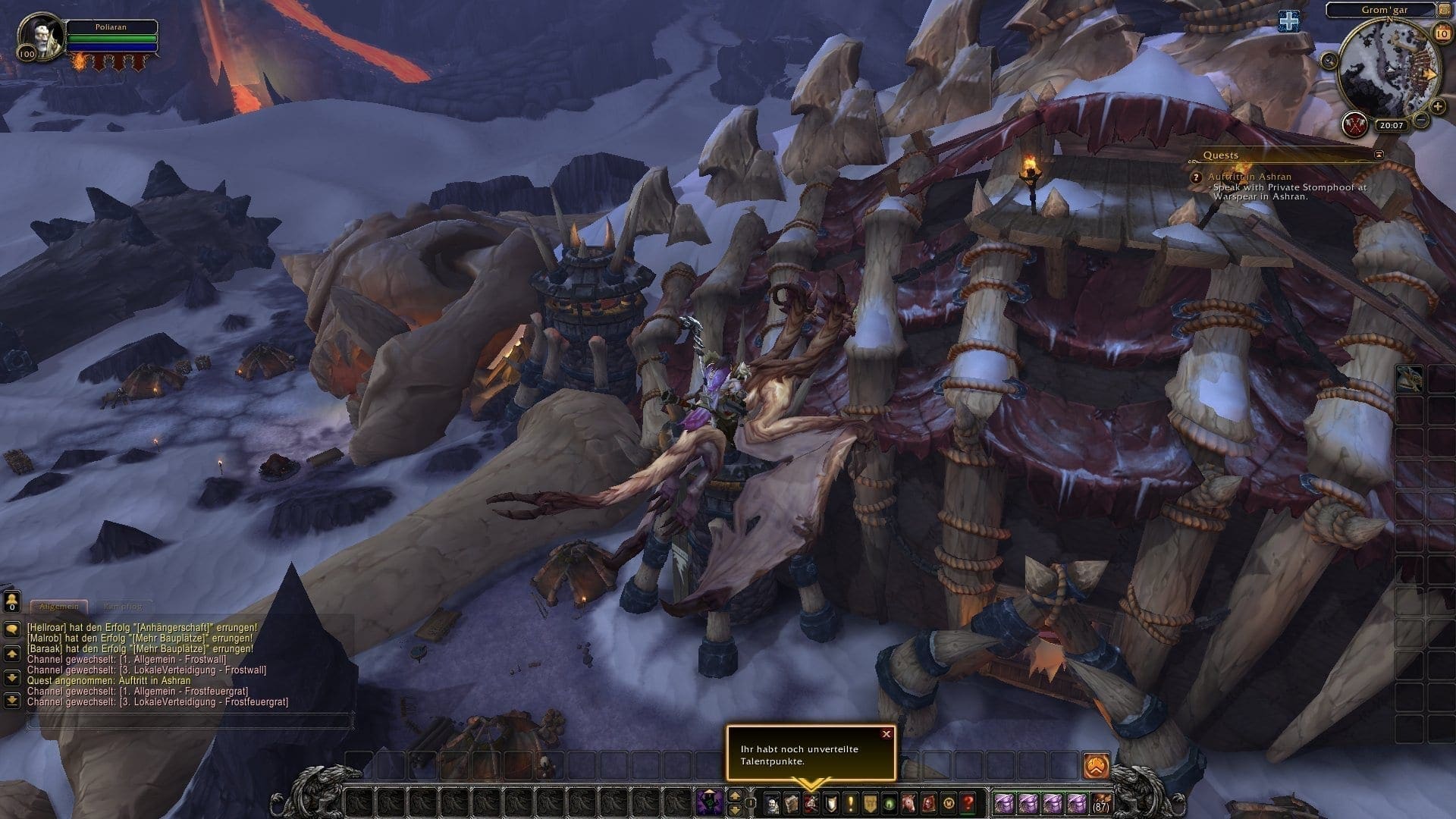Open minimap tracking magnifier button
Image resolution: width=1456 pixels, height=819 pixels.
pos(1329,60)
